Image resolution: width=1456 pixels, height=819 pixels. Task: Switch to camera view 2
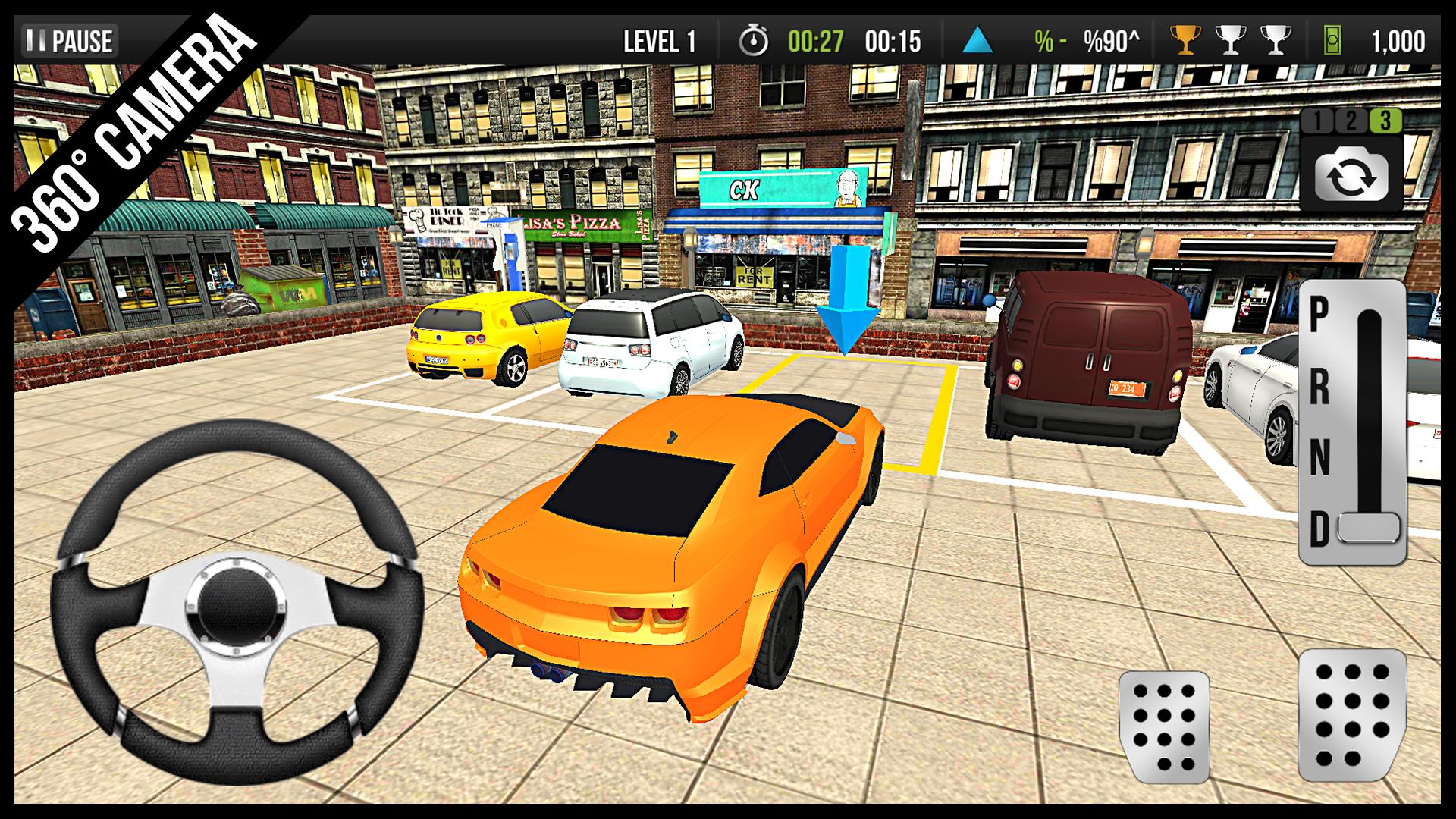[1349, 121]
